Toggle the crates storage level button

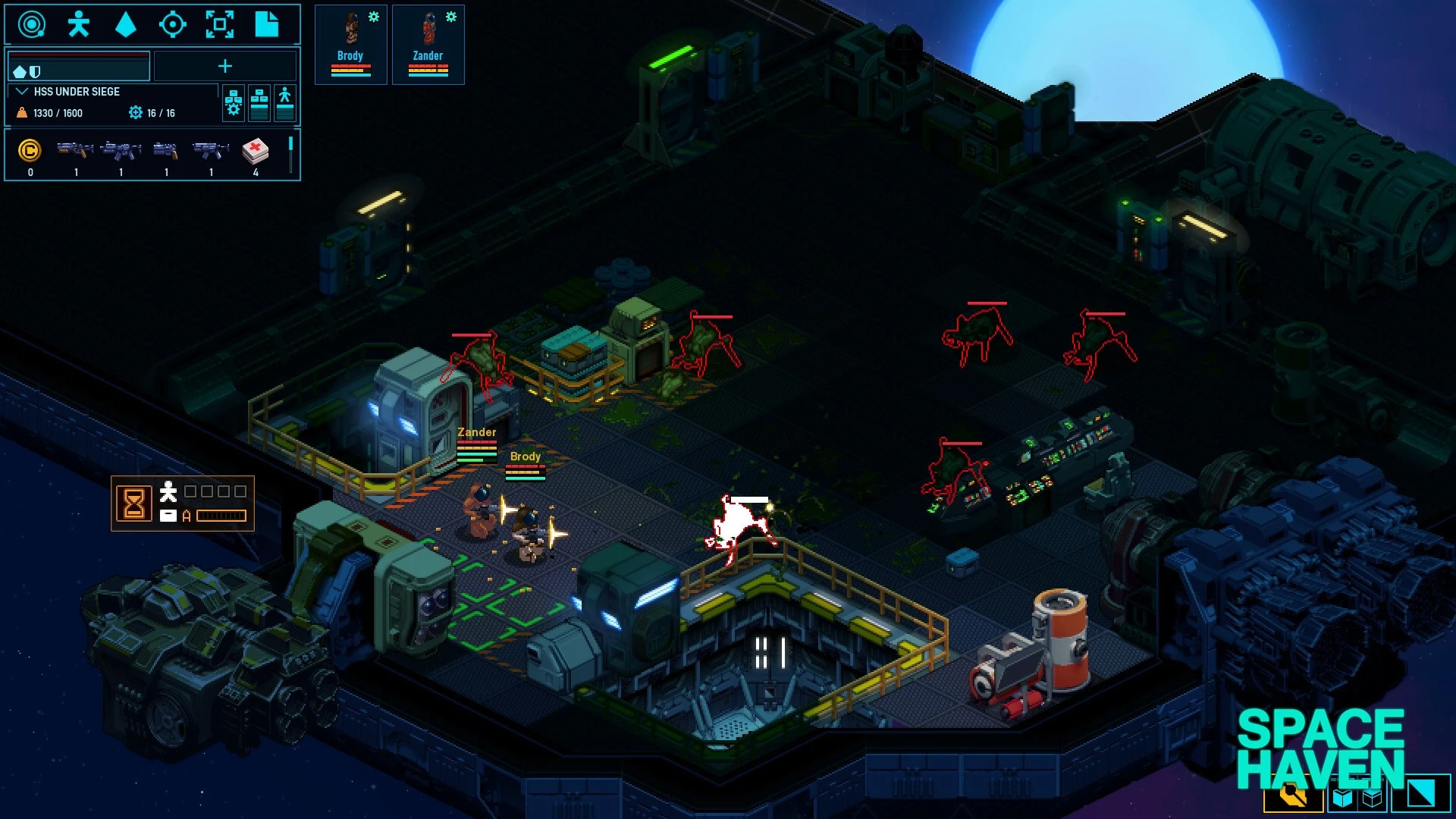tap(259, 103)
